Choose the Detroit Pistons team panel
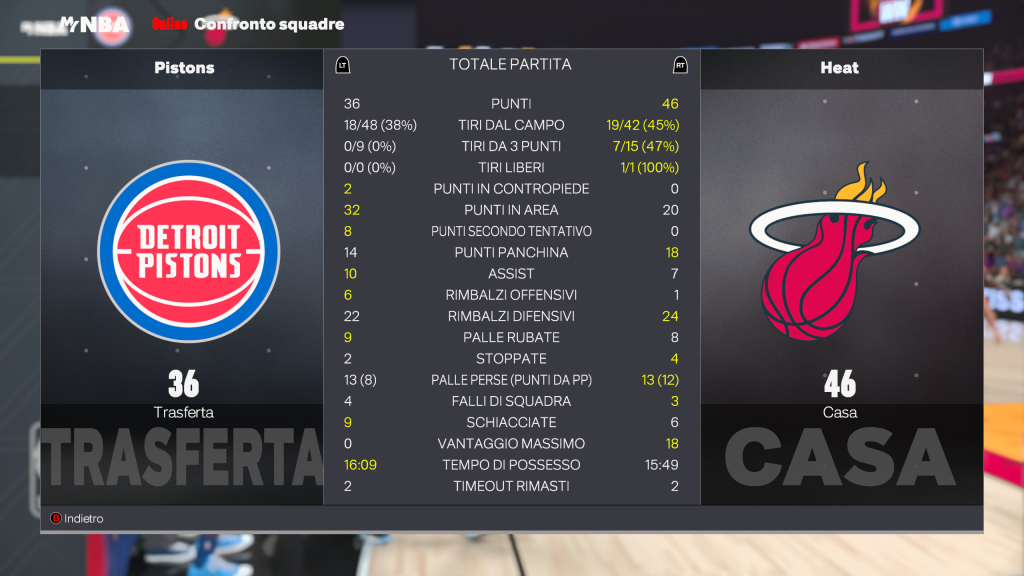Viewport: 1024px width, 576px height. pos(183,250)
